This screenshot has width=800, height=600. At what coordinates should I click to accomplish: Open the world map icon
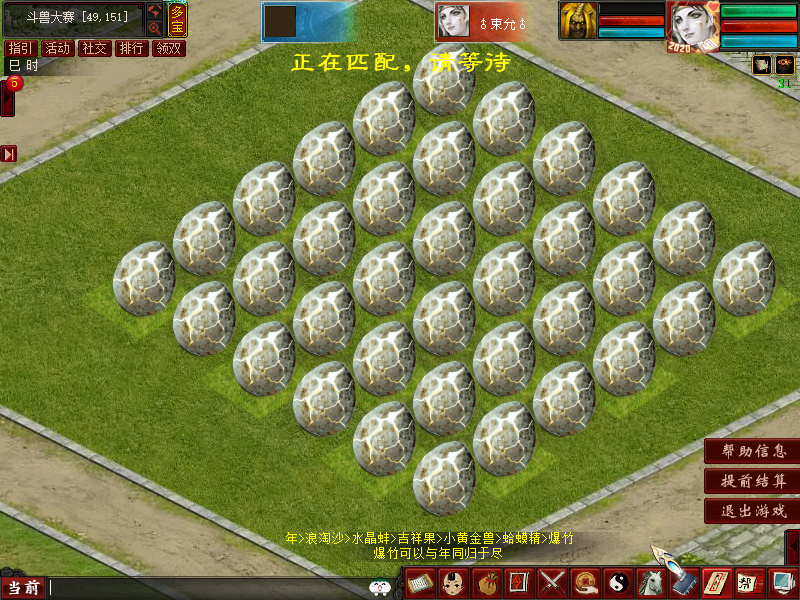[x=155, y=12]
